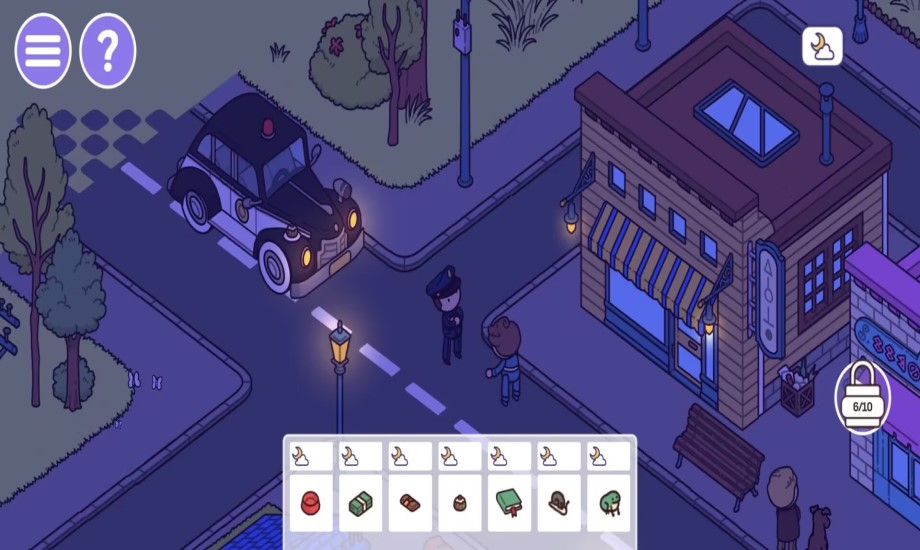Toggle the moon and cloud night icon

point(822,46)
